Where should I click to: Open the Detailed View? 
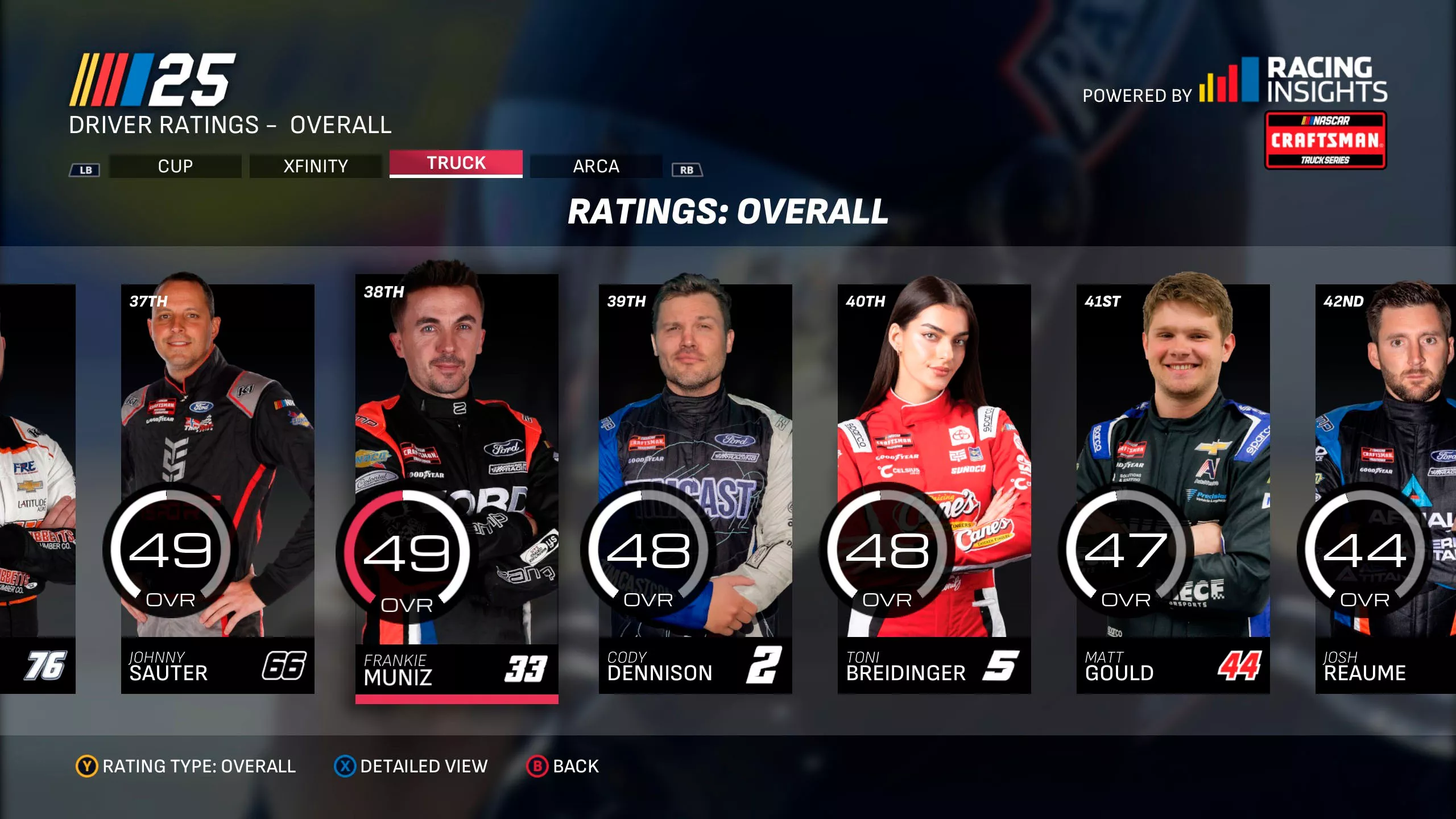411,766
